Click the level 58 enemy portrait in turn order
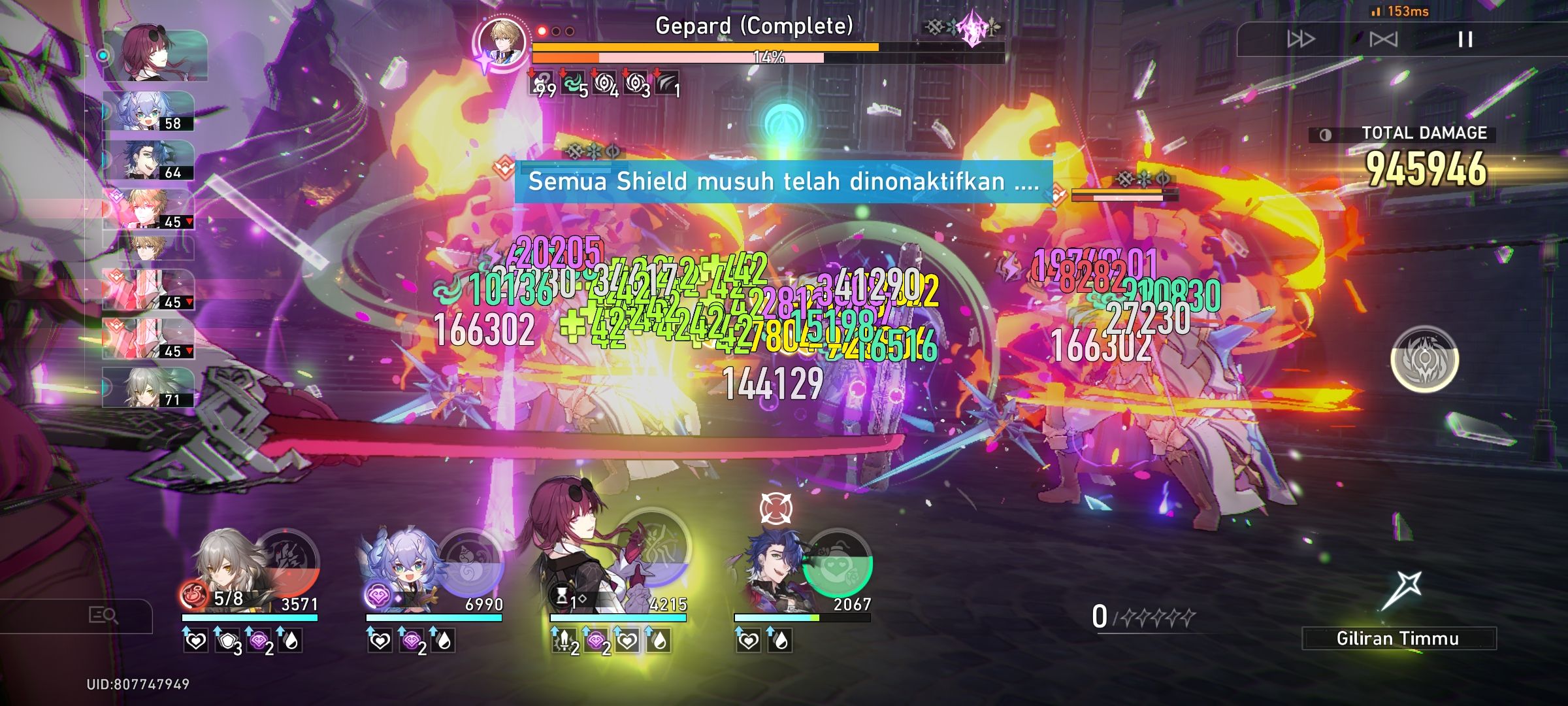The width and height of the screenshot is (1568, 706). [x=147, y=111]
